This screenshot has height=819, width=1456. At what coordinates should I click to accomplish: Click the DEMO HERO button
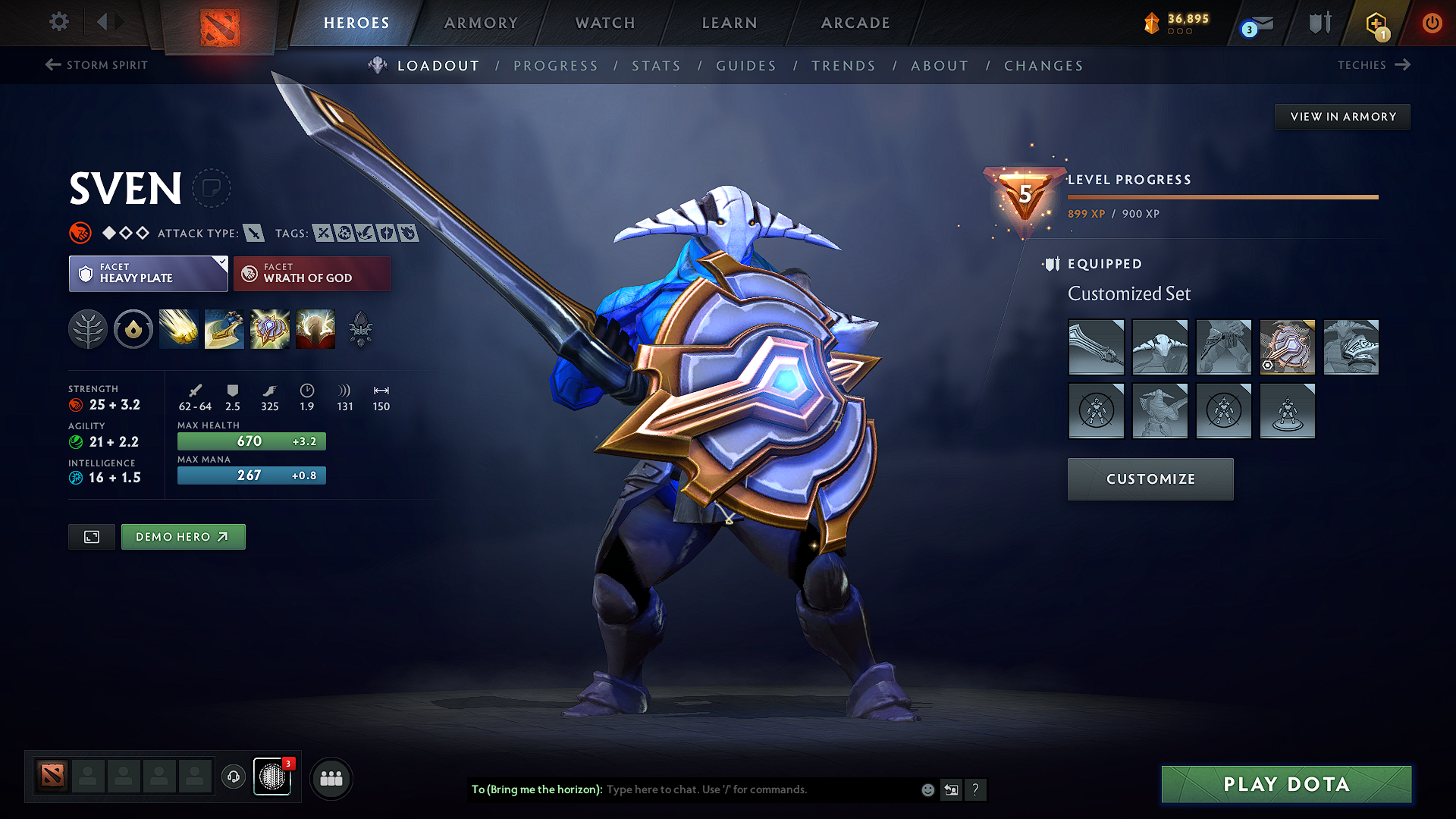click(x=183, y=536)
